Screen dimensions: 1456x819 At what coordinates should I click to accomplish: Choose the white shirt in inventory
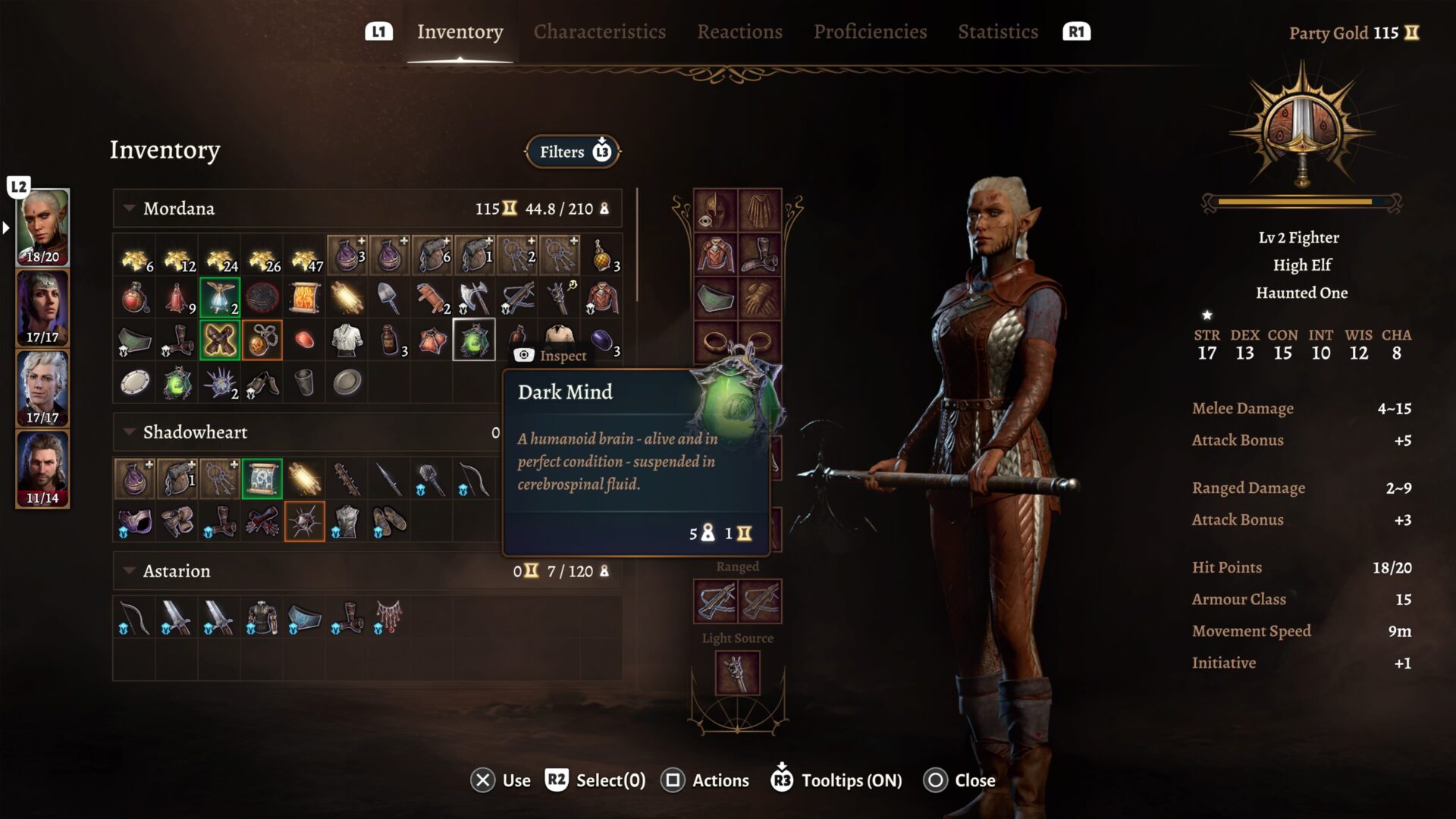pyautogui.click(x=347, y=340)
